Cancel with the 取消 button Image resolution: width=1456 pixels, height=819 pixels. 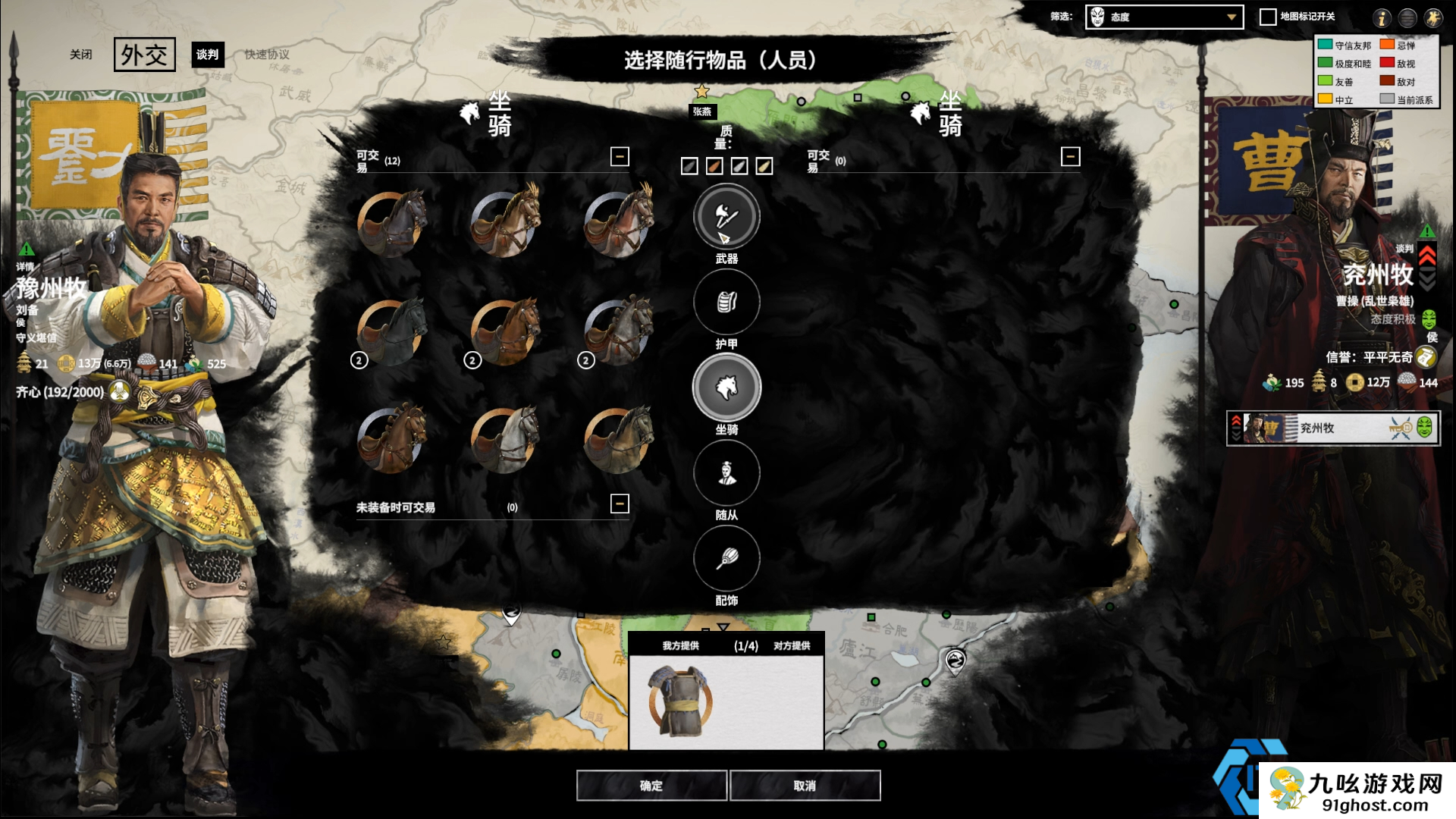click(805, 786)
